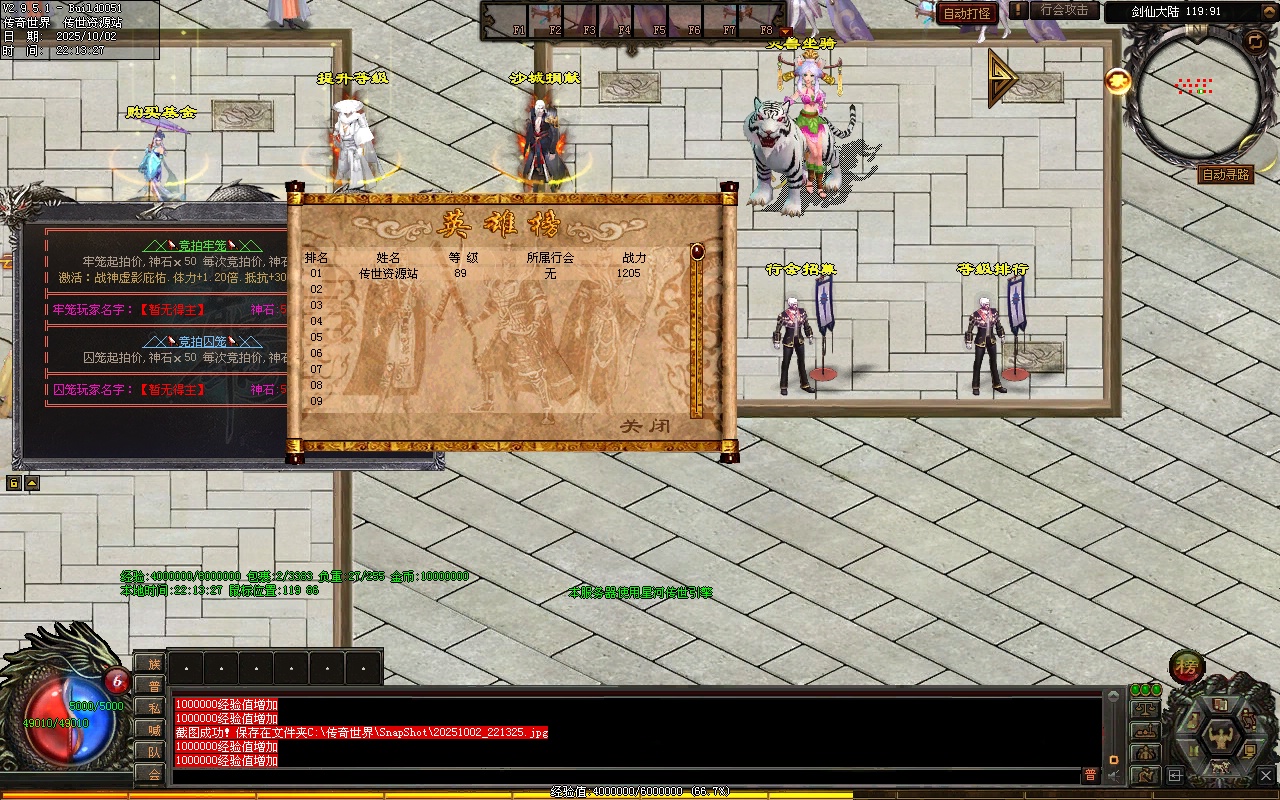The width and height of the screenshot is (1280, 800).
Task: Select the 族 chat channel tab
Action: point(153,664)
